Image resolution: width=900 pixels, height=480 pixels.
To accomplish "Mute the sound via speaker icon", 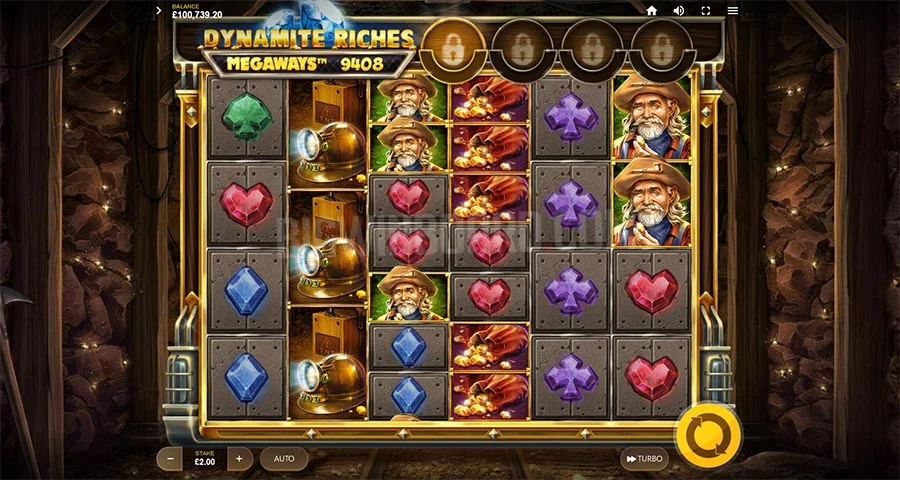I will [x=678, y=11].
